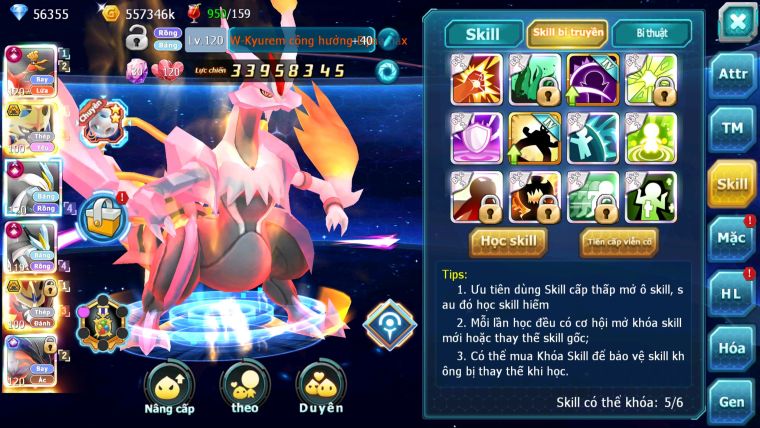Tap the Nâng cấp button
Screen dimensions: 760x428
click(x=169, y=388)
